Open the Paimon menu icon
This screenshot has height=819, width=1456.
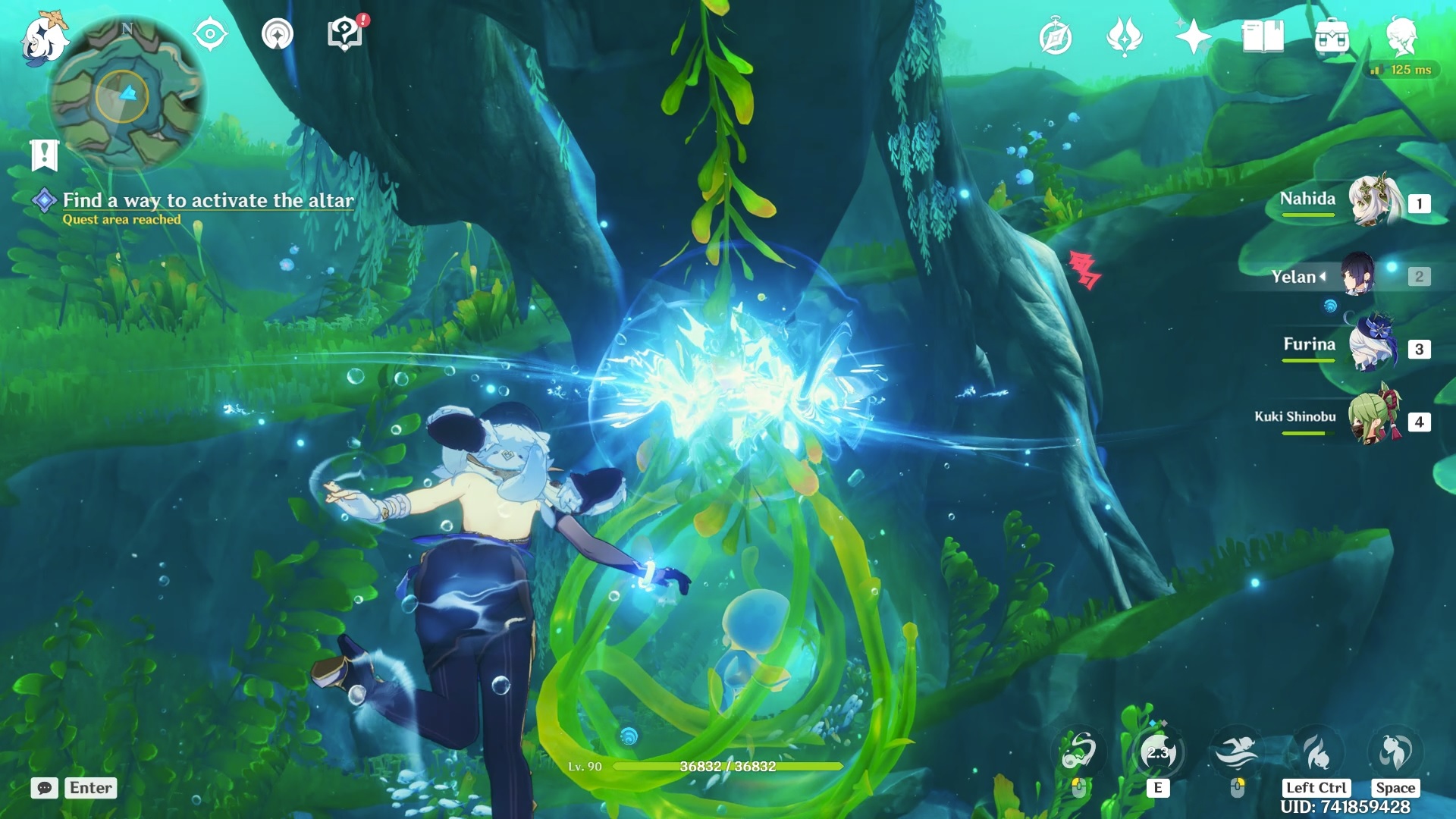click(43, 38)
